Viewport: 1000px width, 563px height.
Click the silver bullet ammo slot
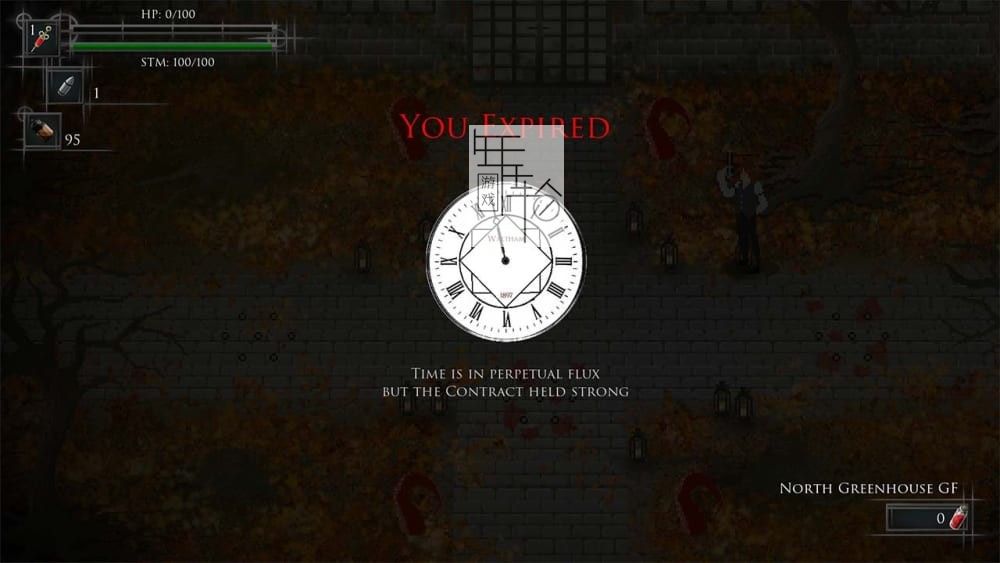(x=66, y=87)
